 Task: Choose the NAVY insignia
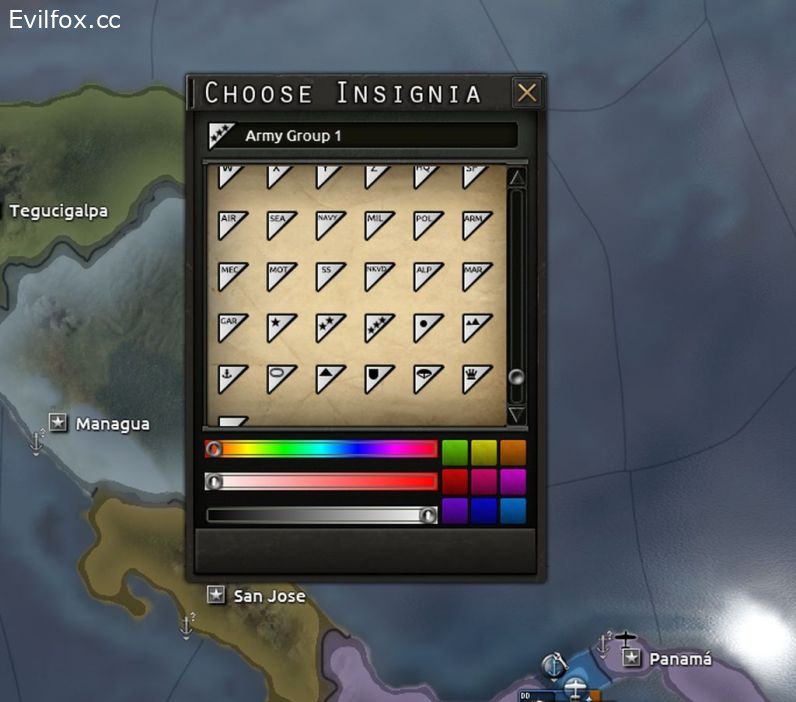point(331,225)
